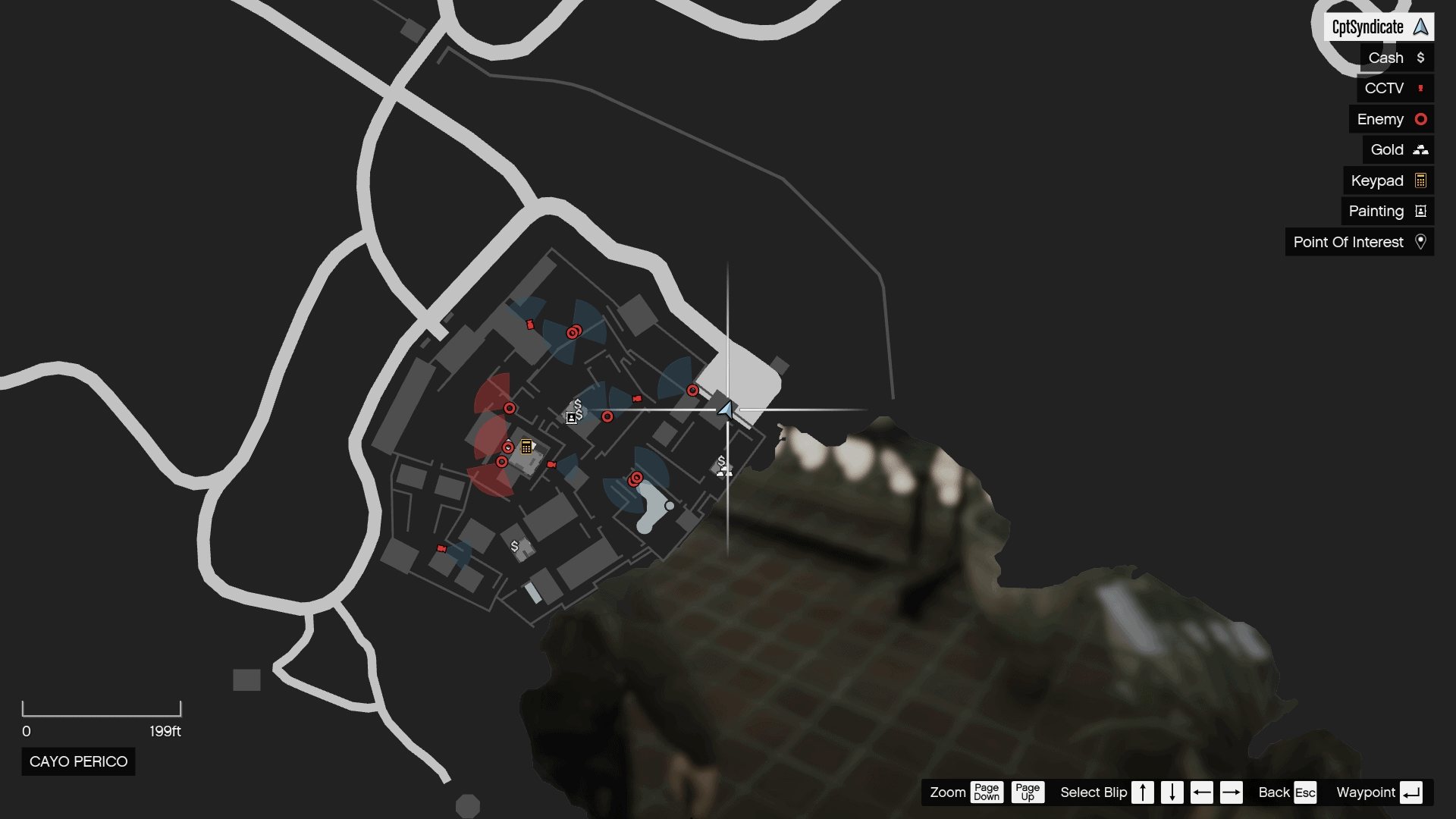
Task: Click the CCTV camera blip near the compound center
Action: (637, 400)
